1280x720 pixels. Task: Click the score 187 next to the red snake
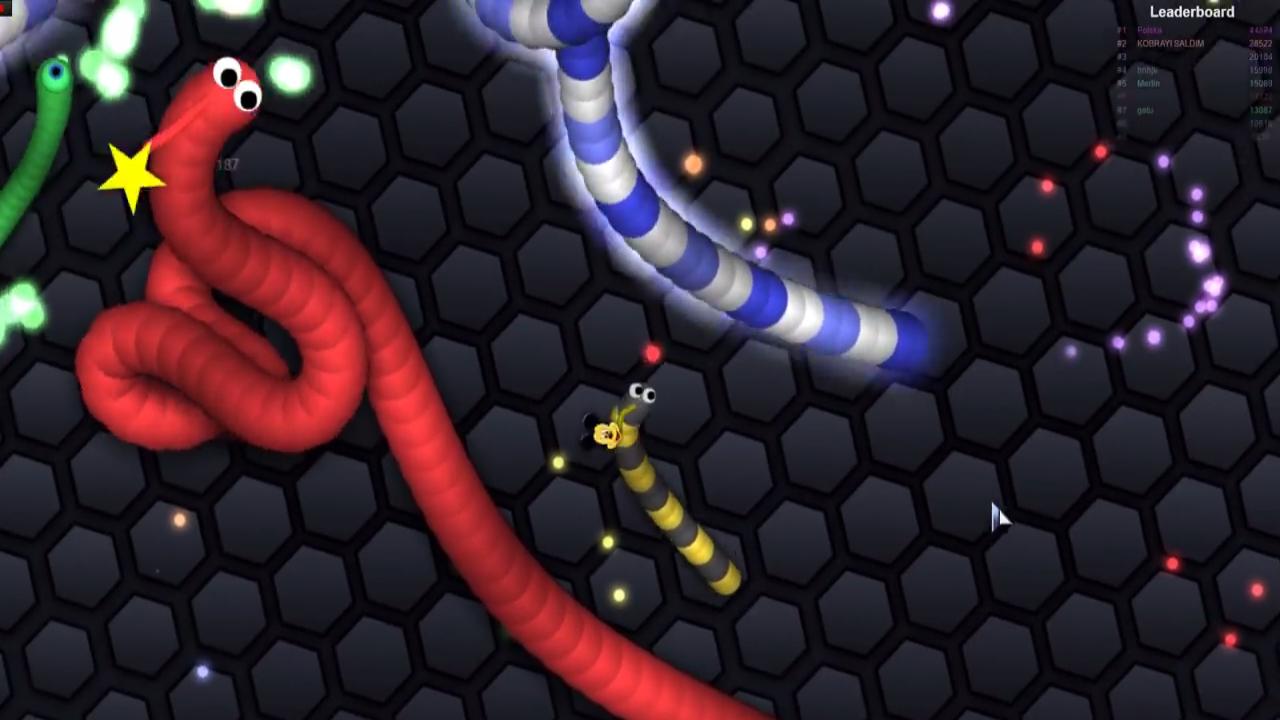(x=229, y=163)
